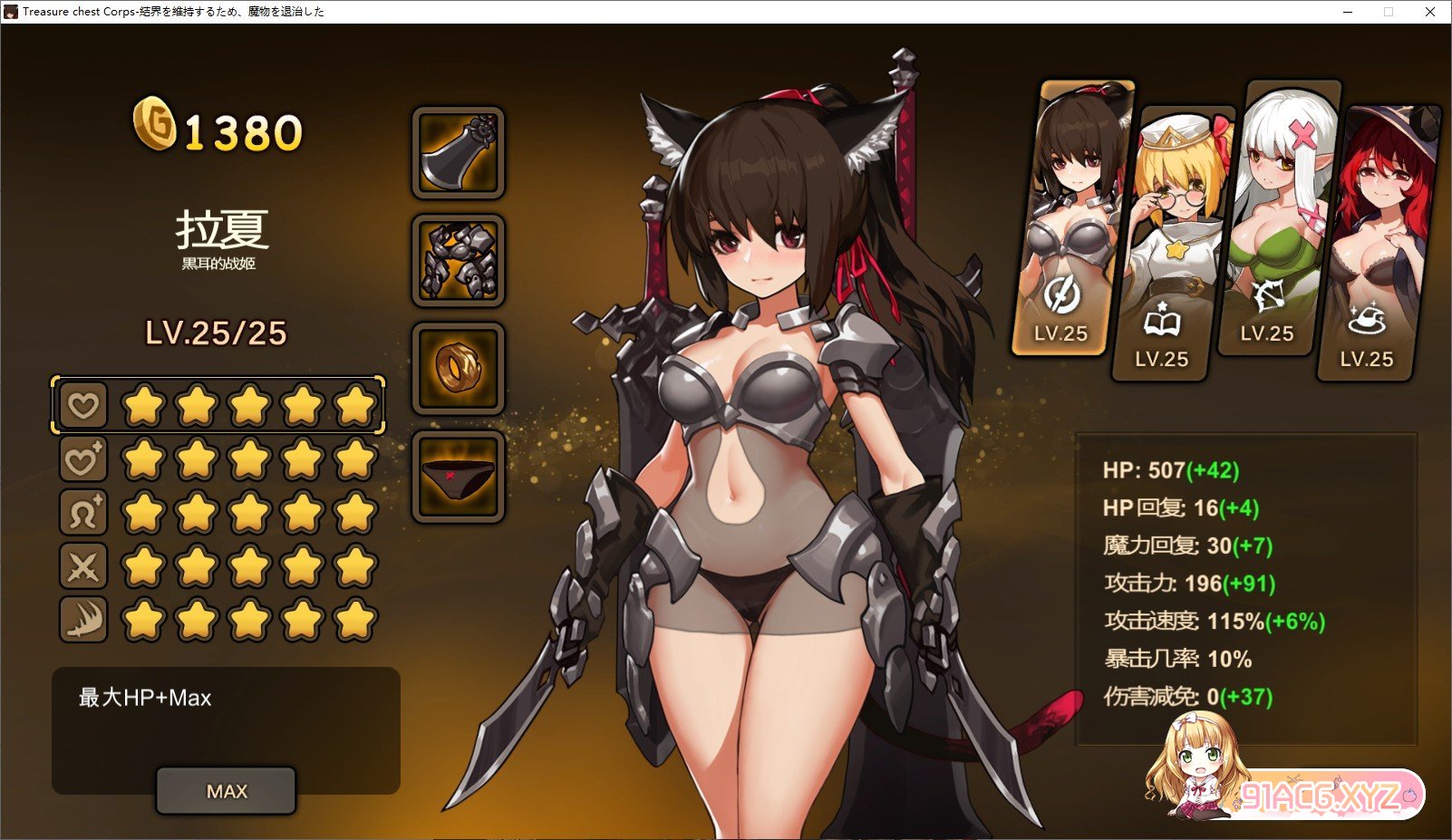Pick the crossed swords attack upgrade

(x=83, y=567)
